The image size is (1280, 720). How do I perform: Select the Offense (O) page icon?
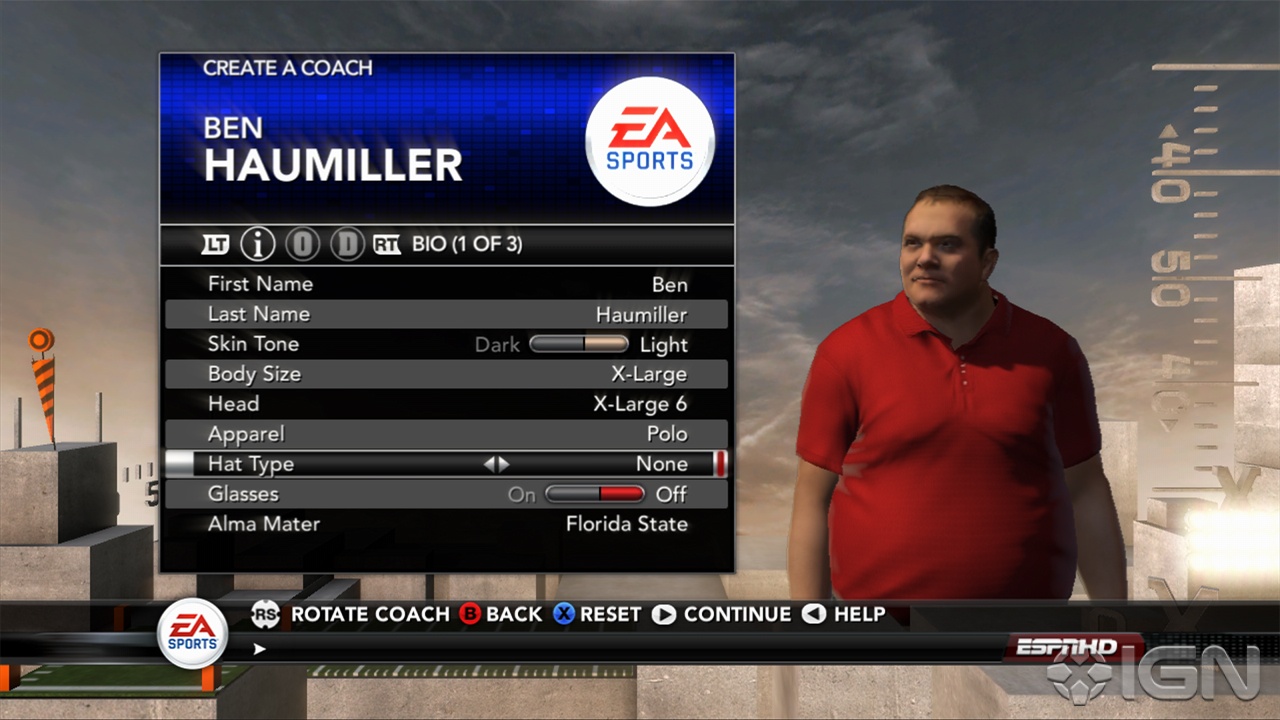pyautogui.click(x=302, y=243)
